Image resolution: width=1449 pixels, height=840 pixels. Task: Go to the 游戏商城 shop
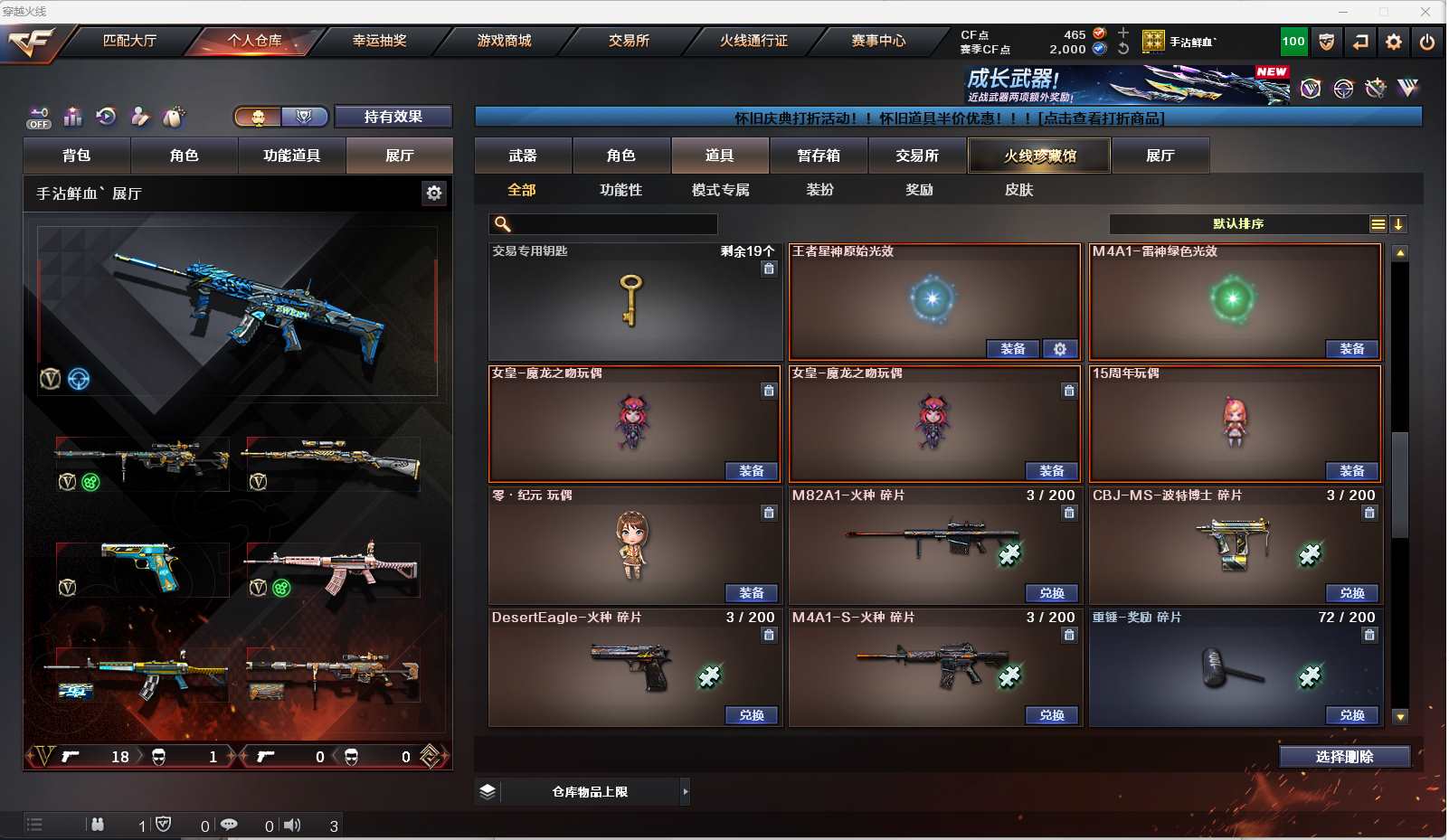coord(504,41)
